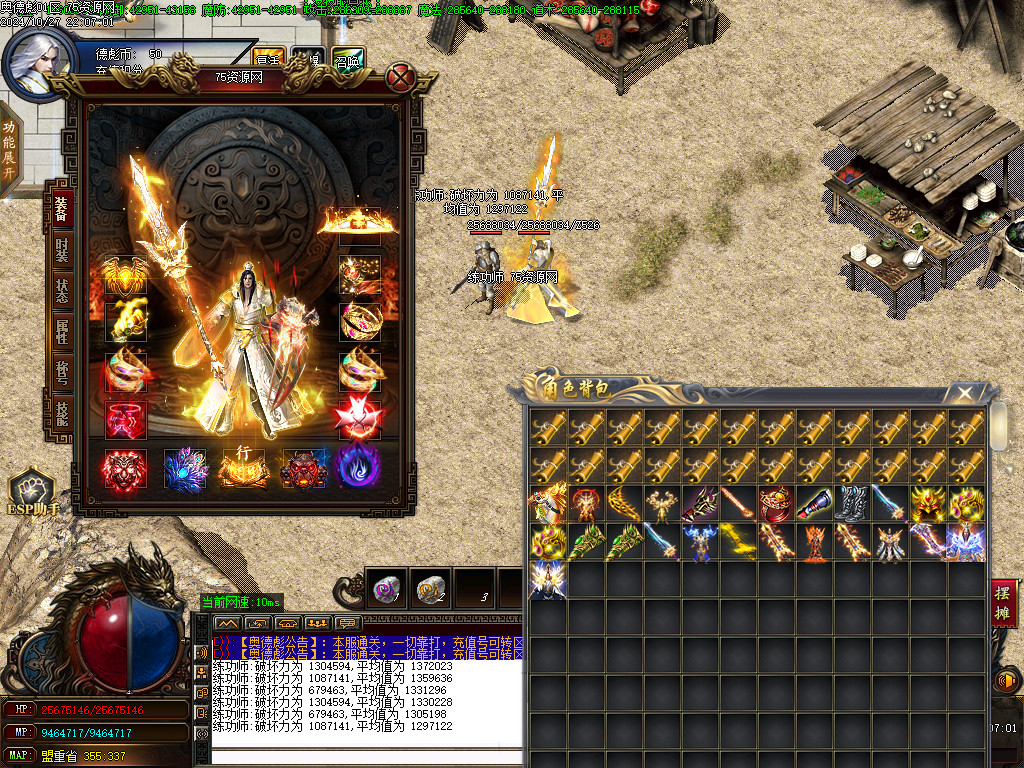Use the purple swirl stone in hotbar slot 1
1024x768 pixels.
(386, 589)
